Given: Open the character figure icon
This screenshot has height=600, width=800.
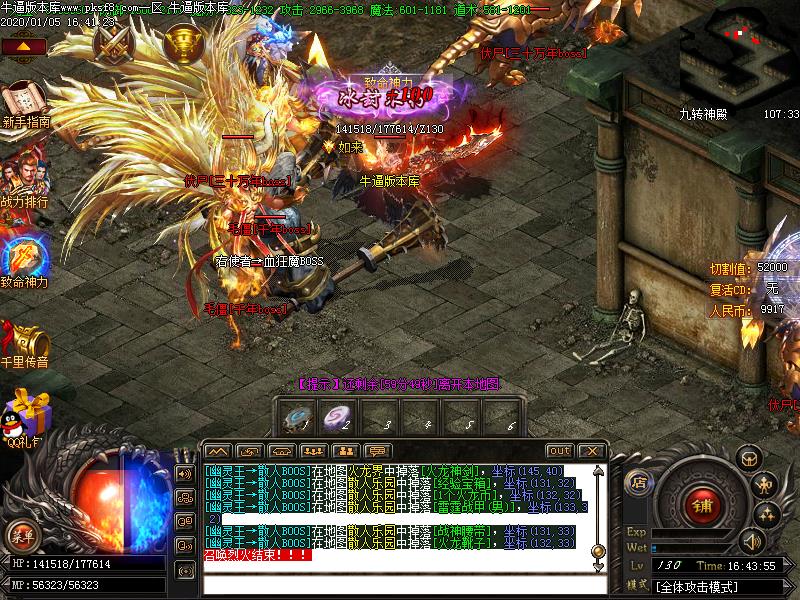Looking at the screenshot, I should (x=766, y=486).
